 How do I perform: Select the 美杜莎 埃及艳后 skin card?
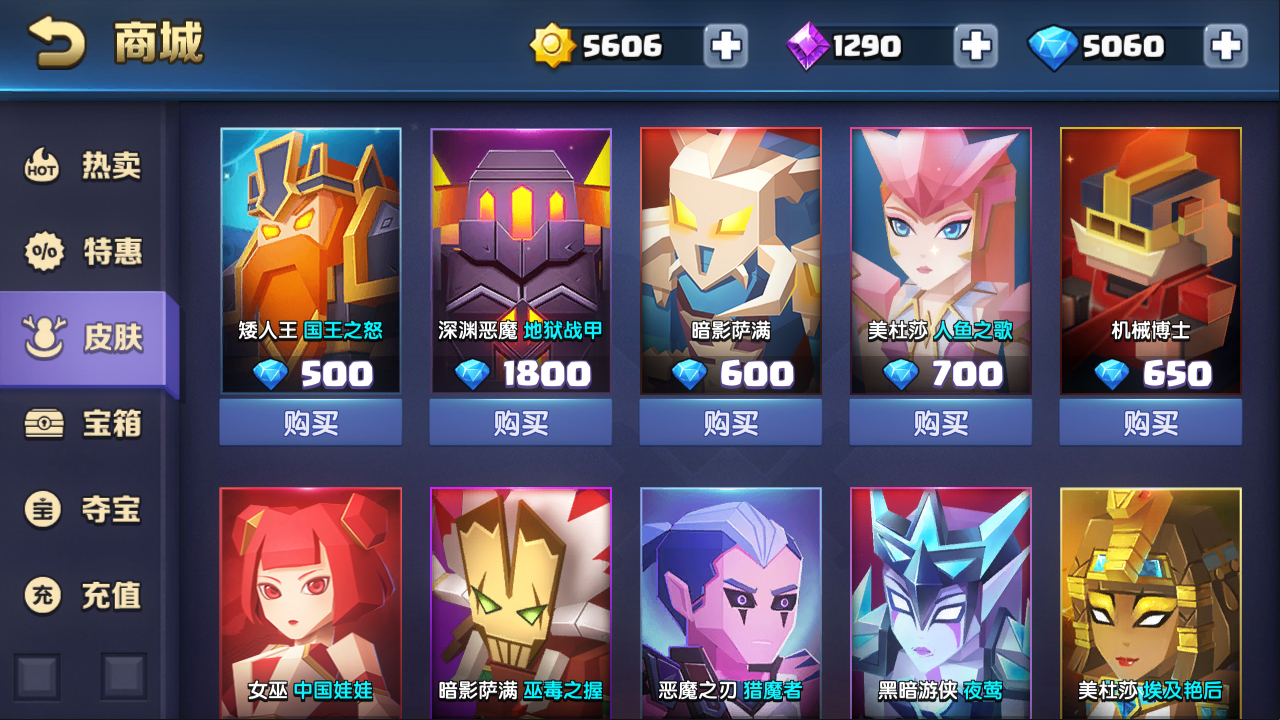coord(1151,600)
